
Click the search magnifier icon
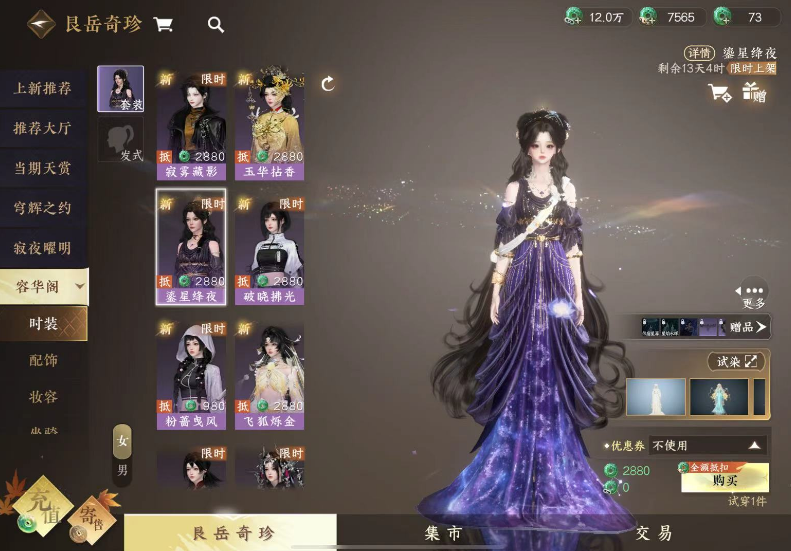[x=215, y=25]
